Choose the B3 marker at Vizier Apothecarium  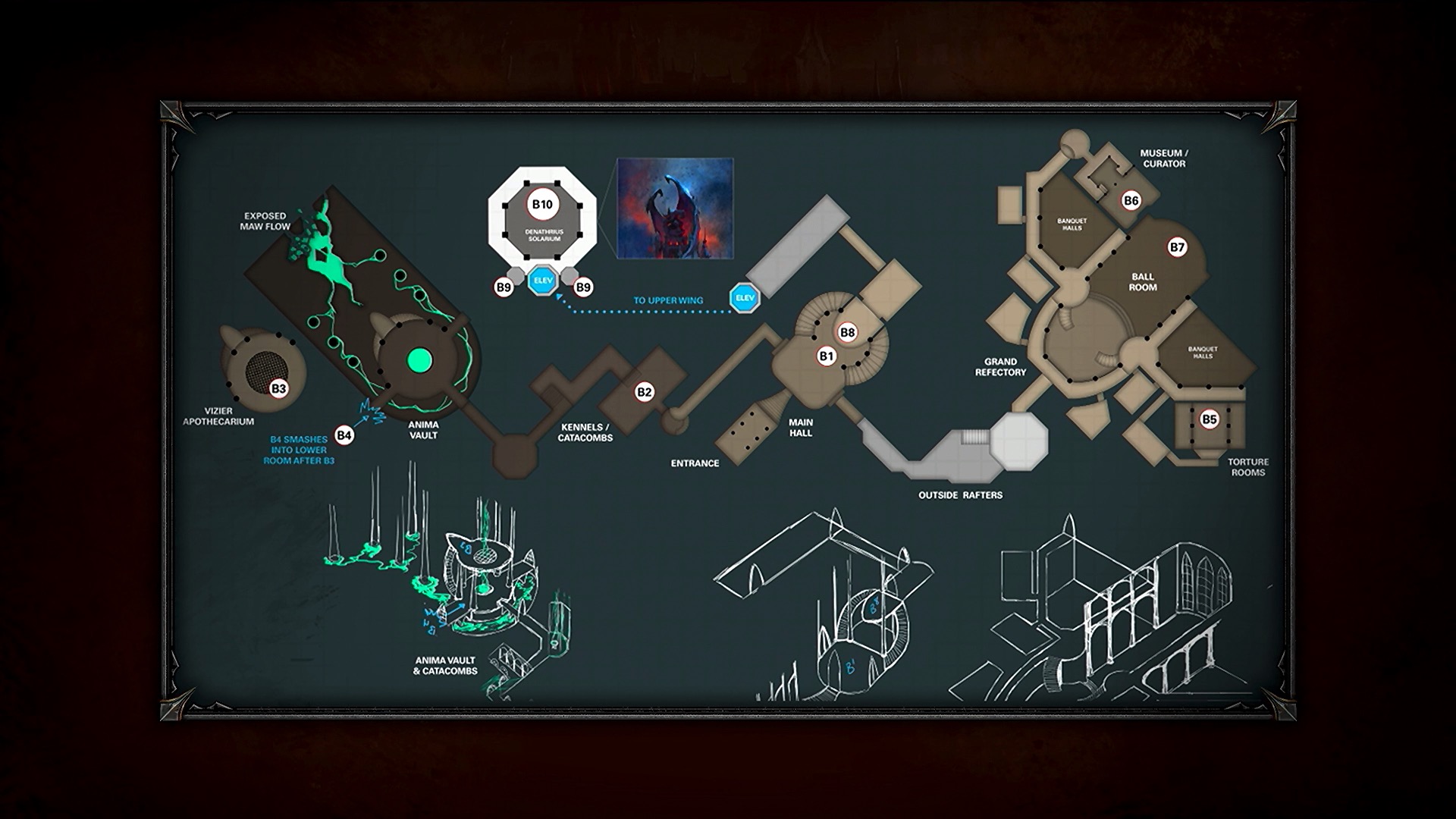279,389
